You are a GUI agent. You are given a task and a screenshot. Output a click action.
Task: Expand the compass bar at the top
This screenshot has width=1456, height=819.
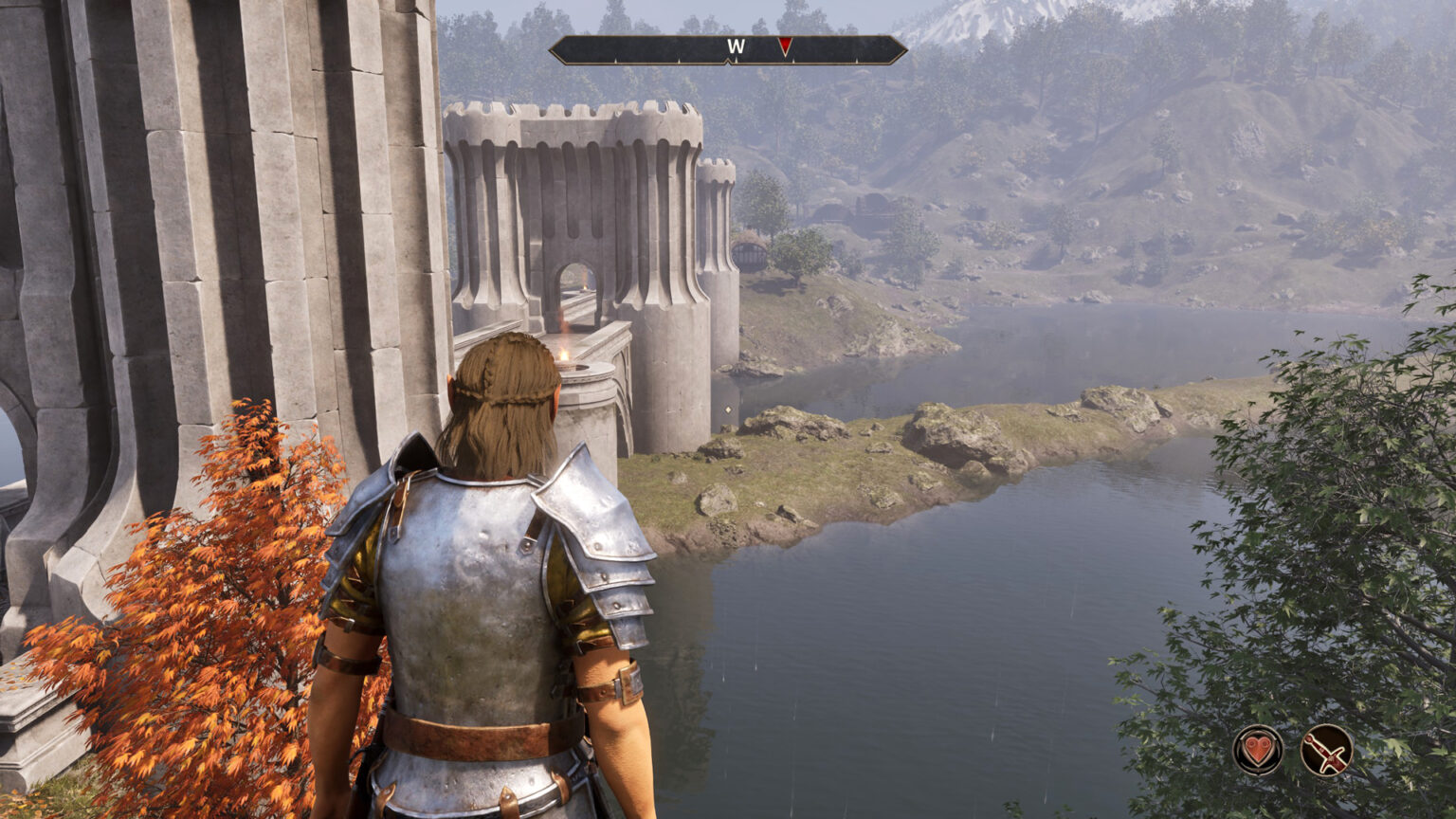(x=730, y=47)
